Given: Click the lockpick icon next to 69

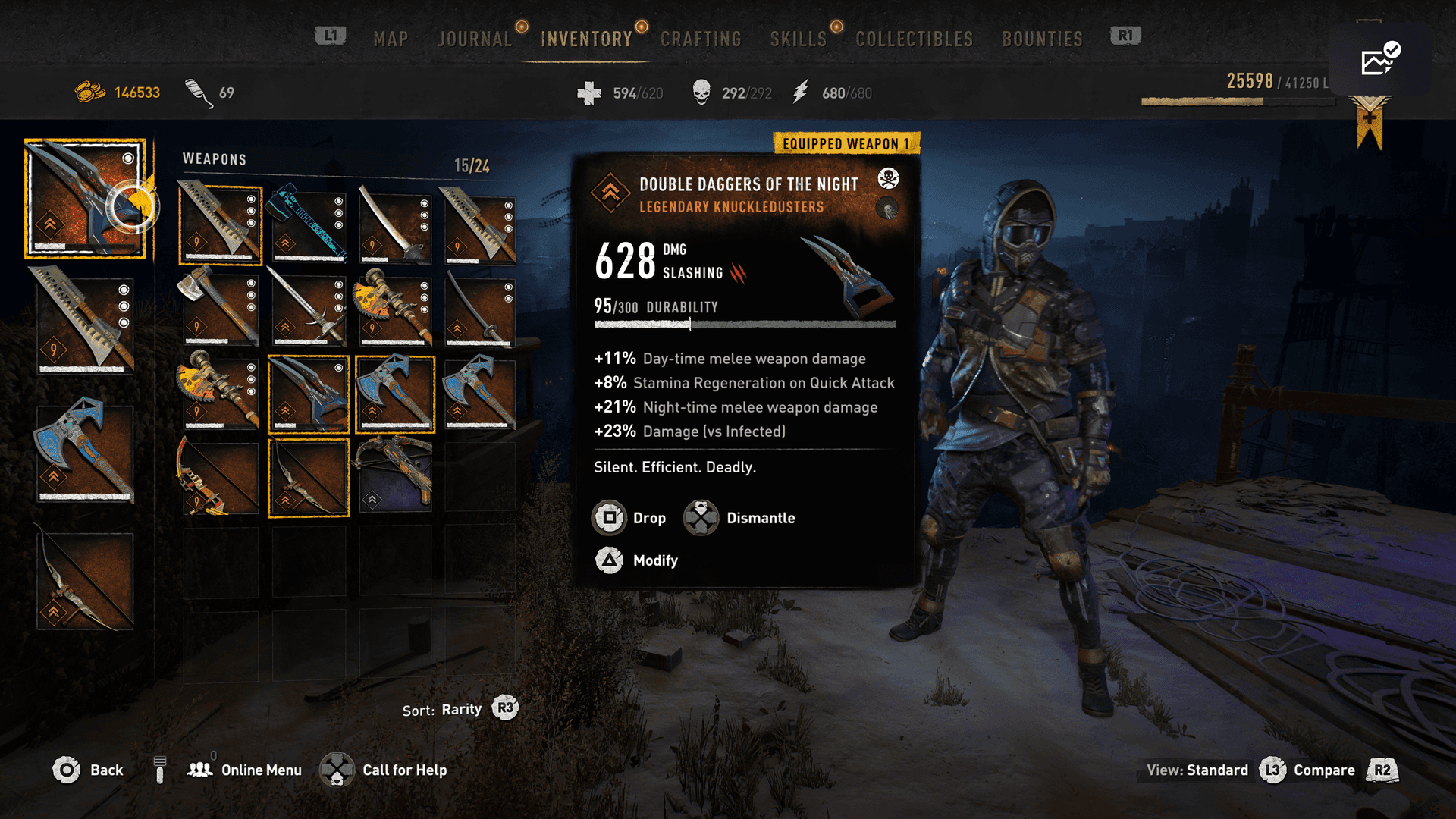Looking at the screenshot, I should coord(196,91).
